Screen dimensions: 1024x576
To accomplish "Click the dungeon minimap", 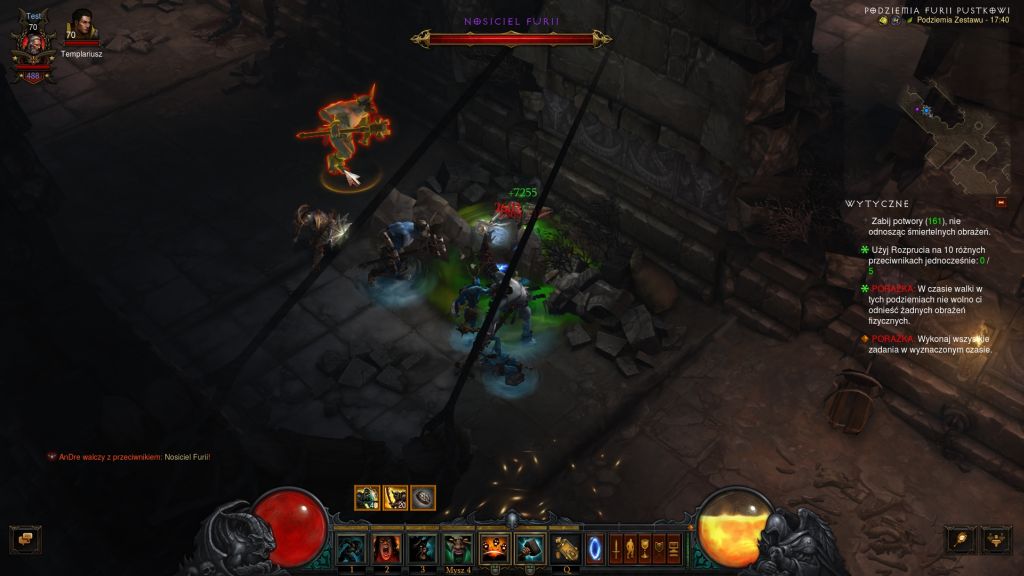I will (x=945, y=130).
